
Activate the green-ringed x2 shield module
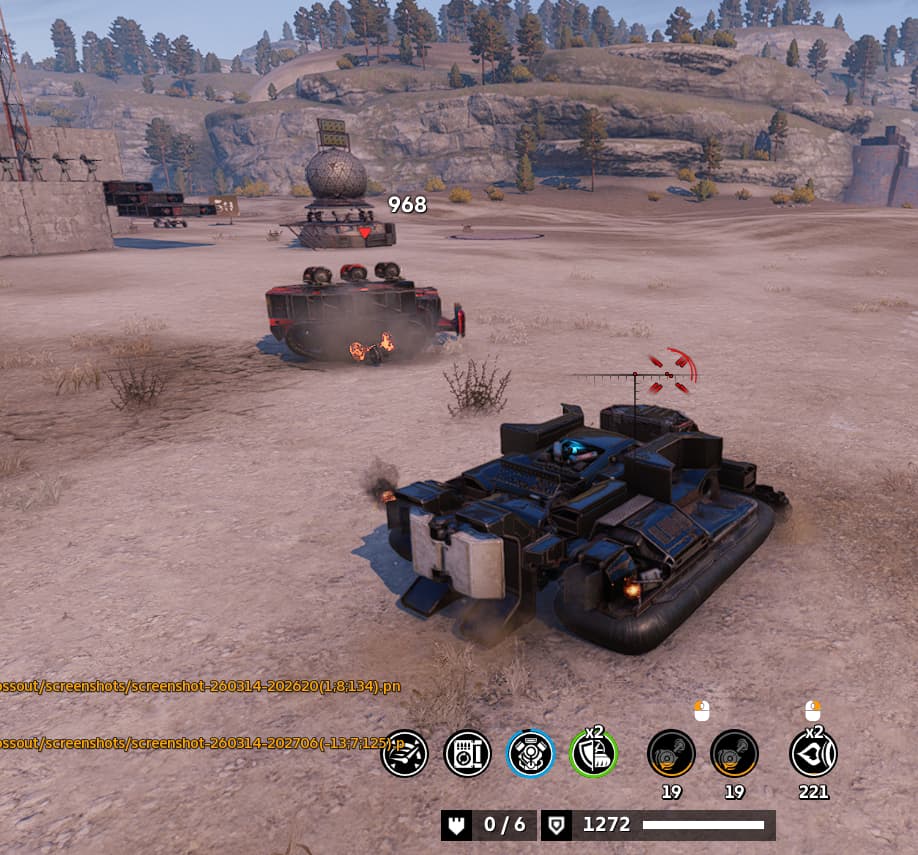click(x=593, y=753)
